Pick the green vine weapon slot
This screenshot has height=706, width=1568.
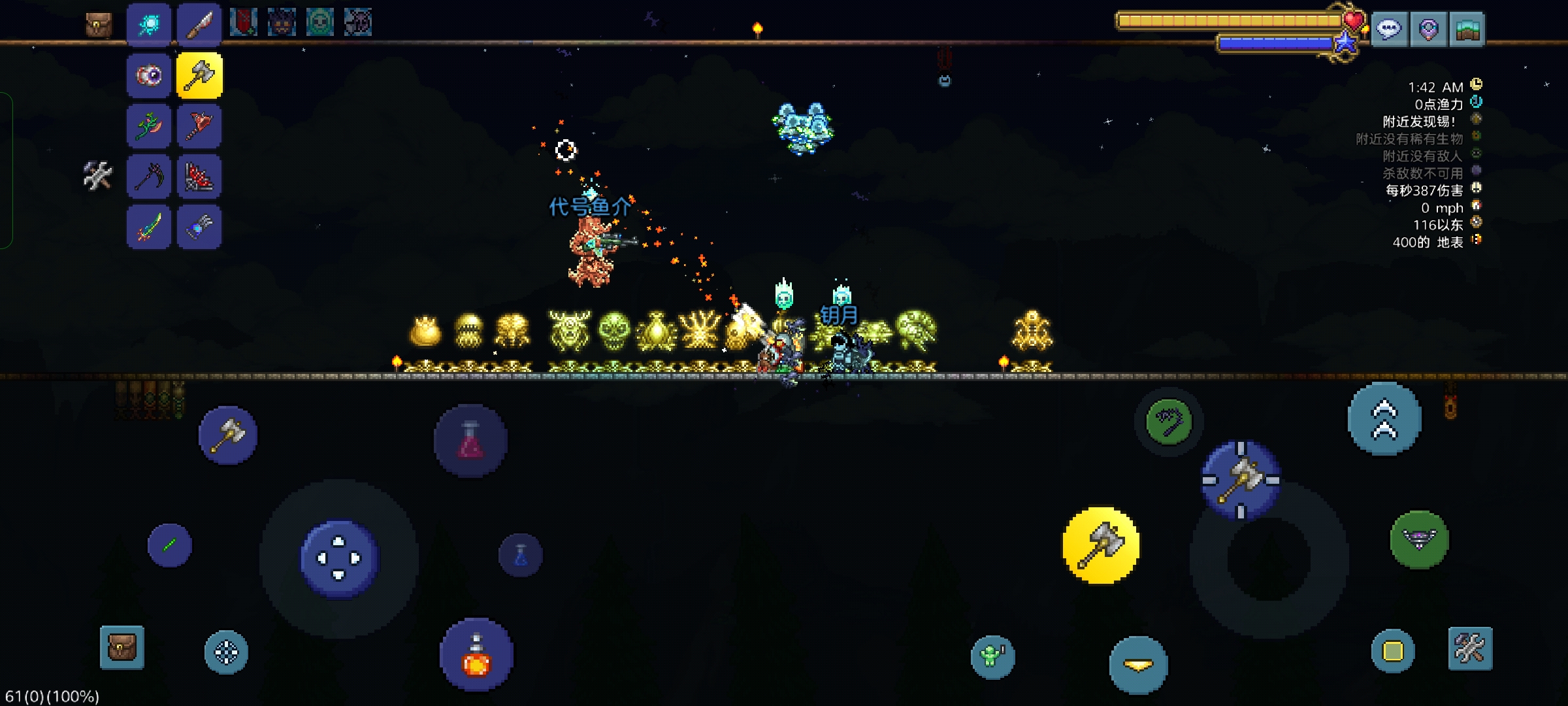pyautogui.click(x=149, y=126)
